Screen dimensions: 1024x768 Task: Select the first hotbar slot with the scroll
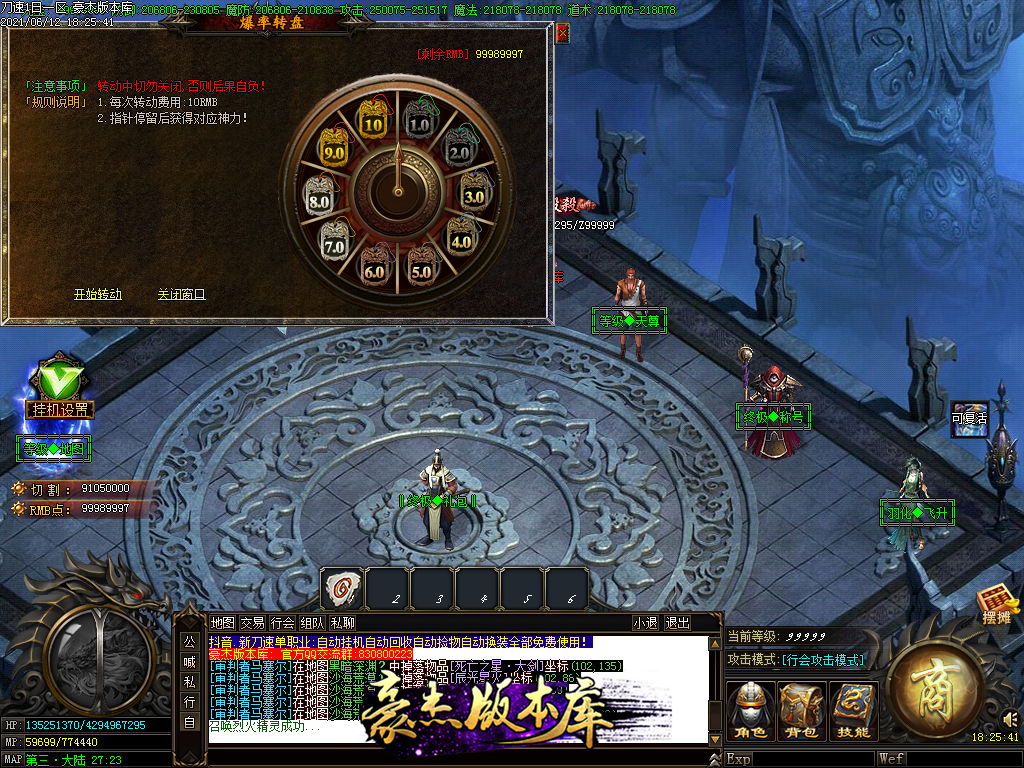click(x=341, y=588)
